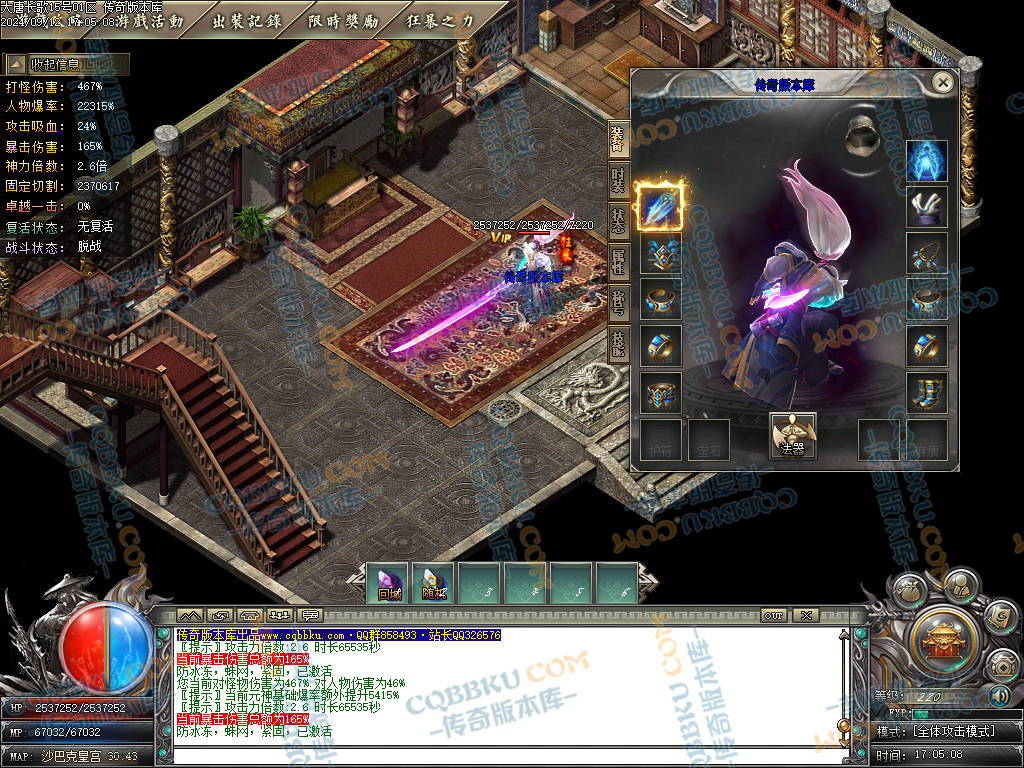Switch to the 技能 skills tab

click(618, 344)
